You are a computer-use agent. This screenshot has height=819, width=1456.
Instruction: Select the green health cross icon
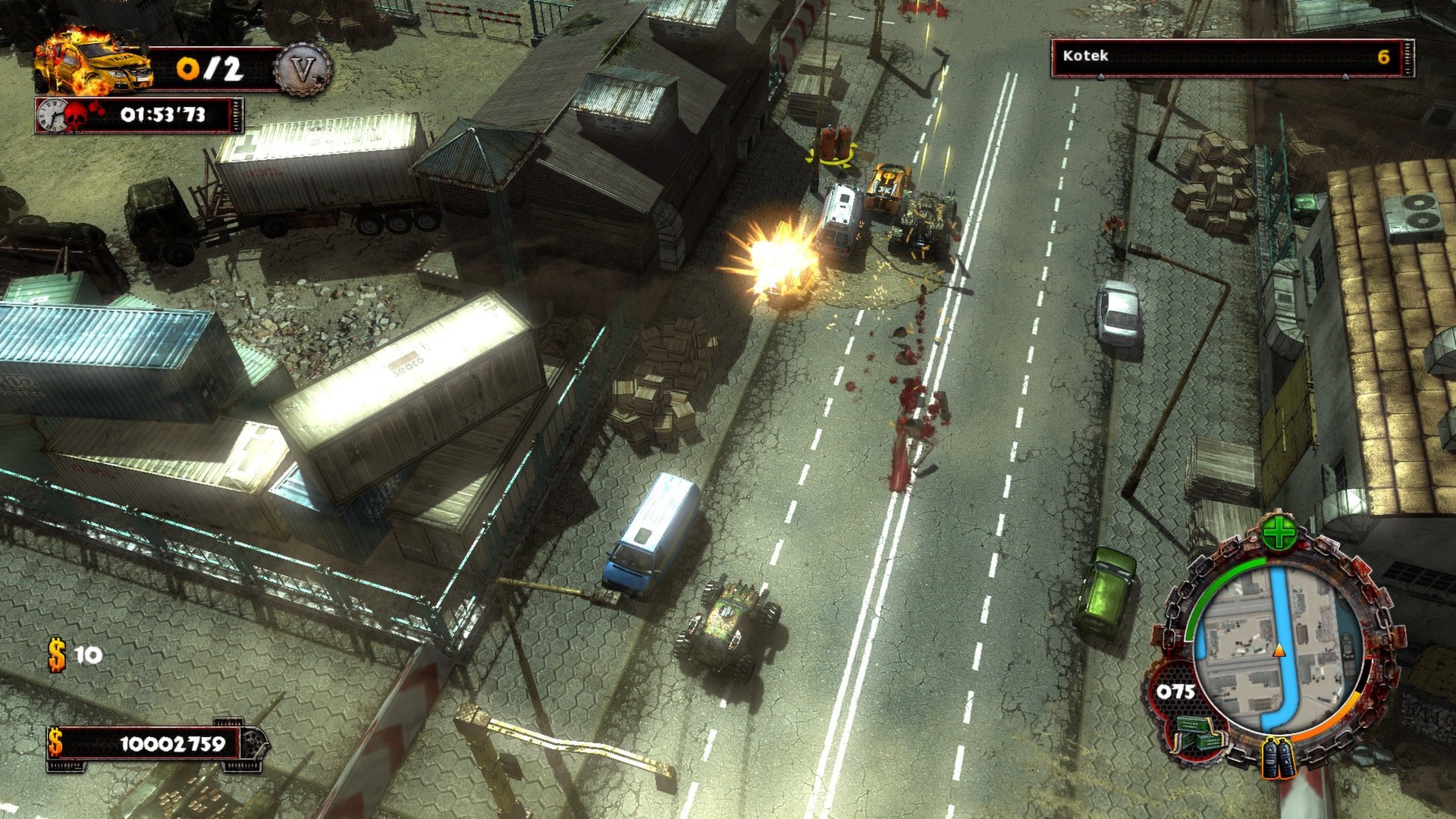(1279, 534)
